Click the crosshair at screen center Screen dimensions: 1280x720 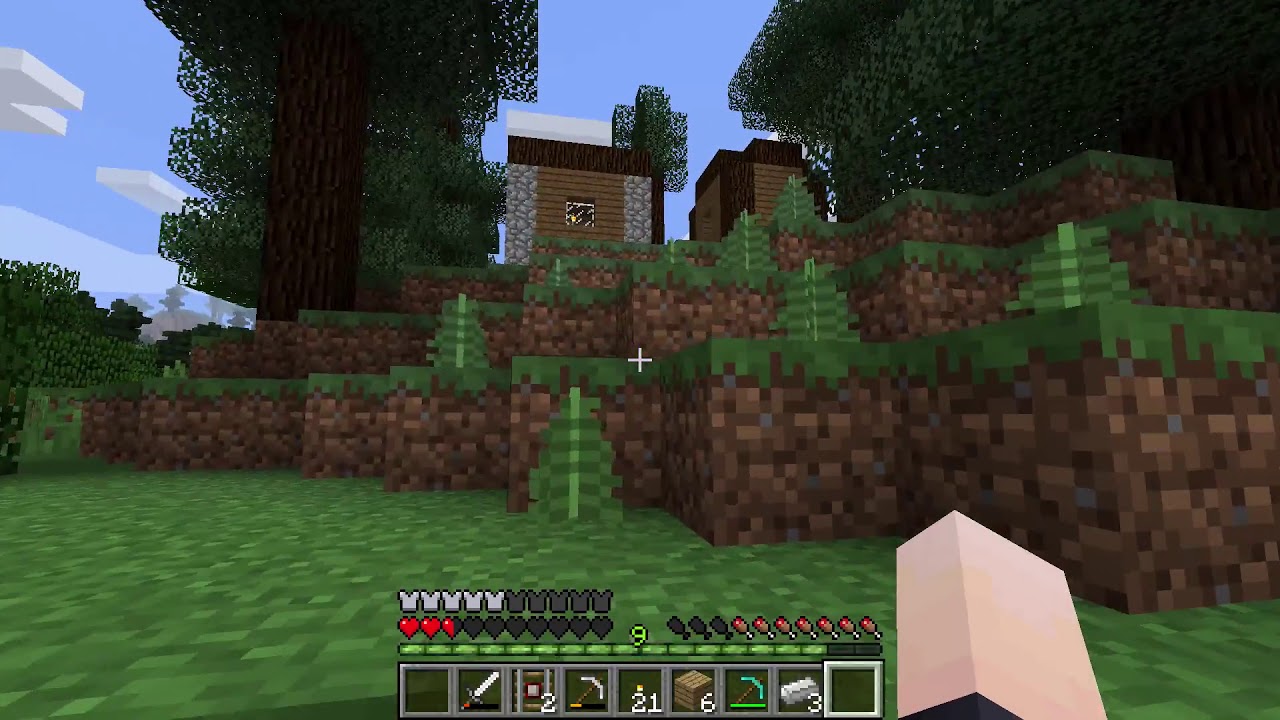pyautogui.click(x=640, y=359)
